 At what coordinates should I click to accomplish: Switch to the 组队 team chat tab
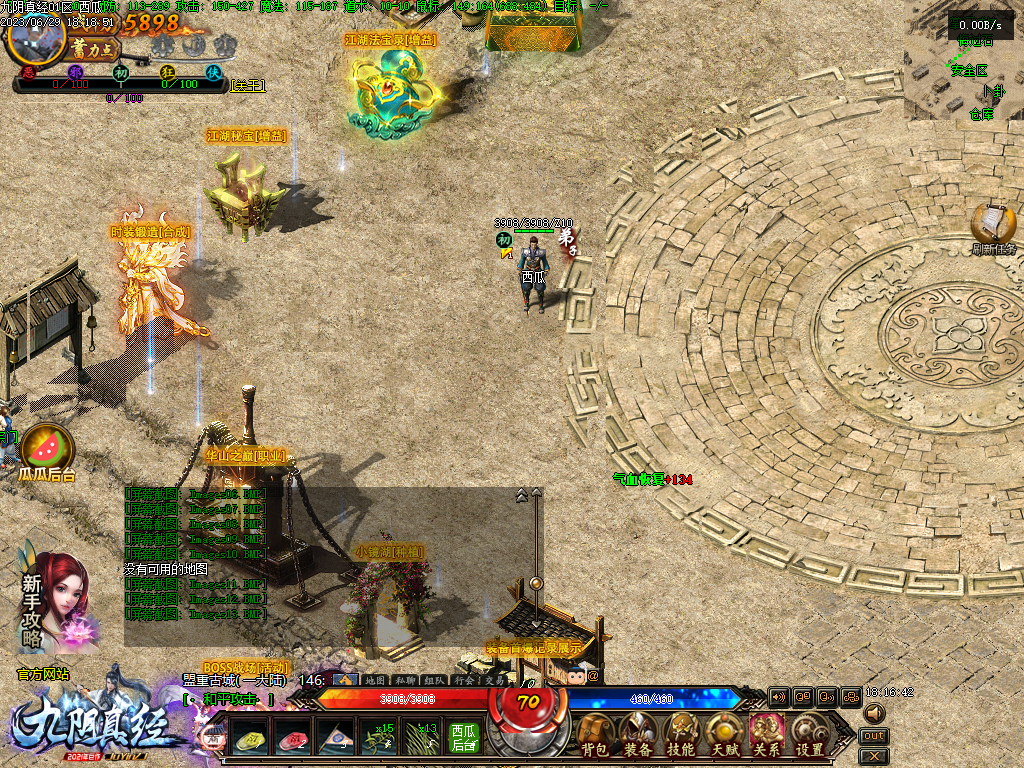click(x=433, y=680)
